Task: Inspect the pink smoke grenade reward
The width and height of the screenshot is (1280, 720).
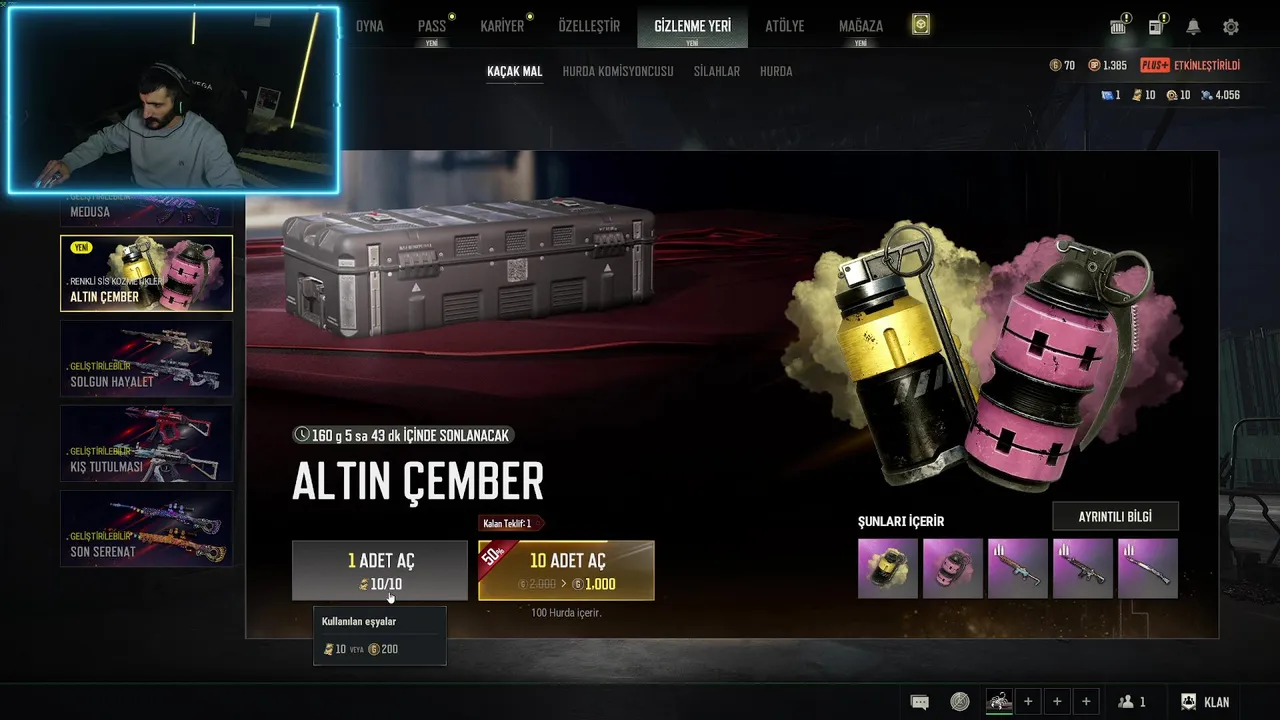Action: [x=952, y=568]
